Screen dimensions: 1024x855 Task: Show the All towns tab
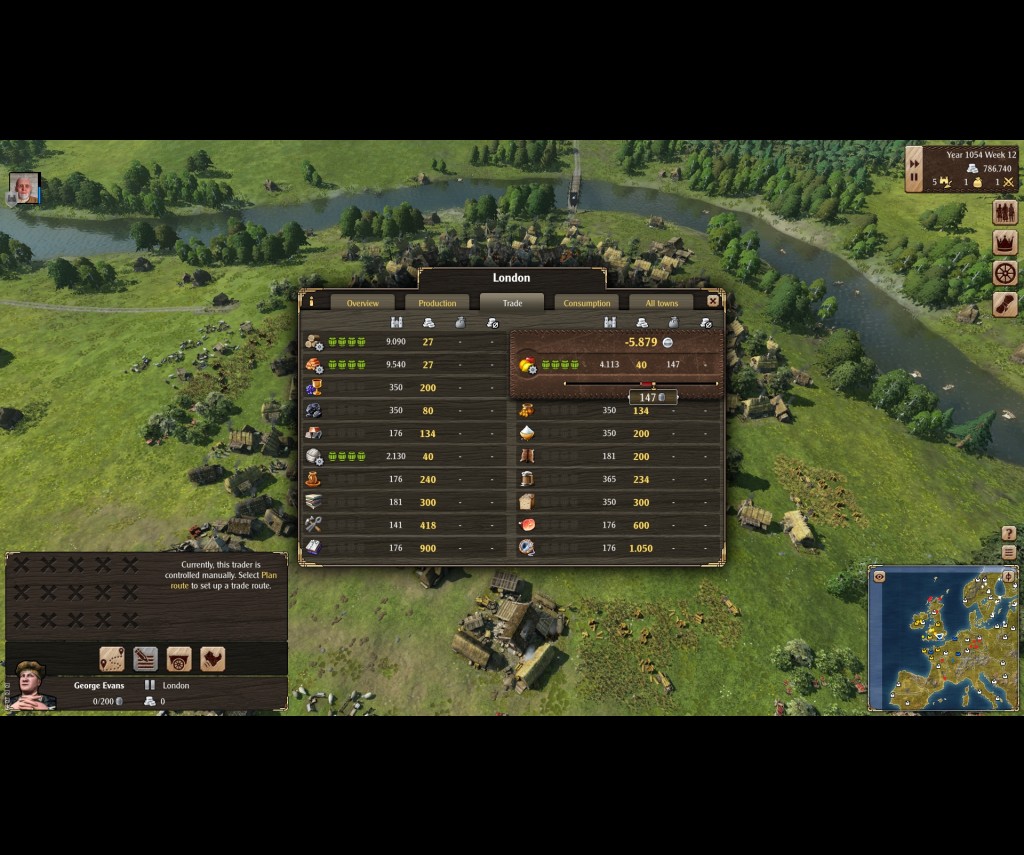(661, 303)
